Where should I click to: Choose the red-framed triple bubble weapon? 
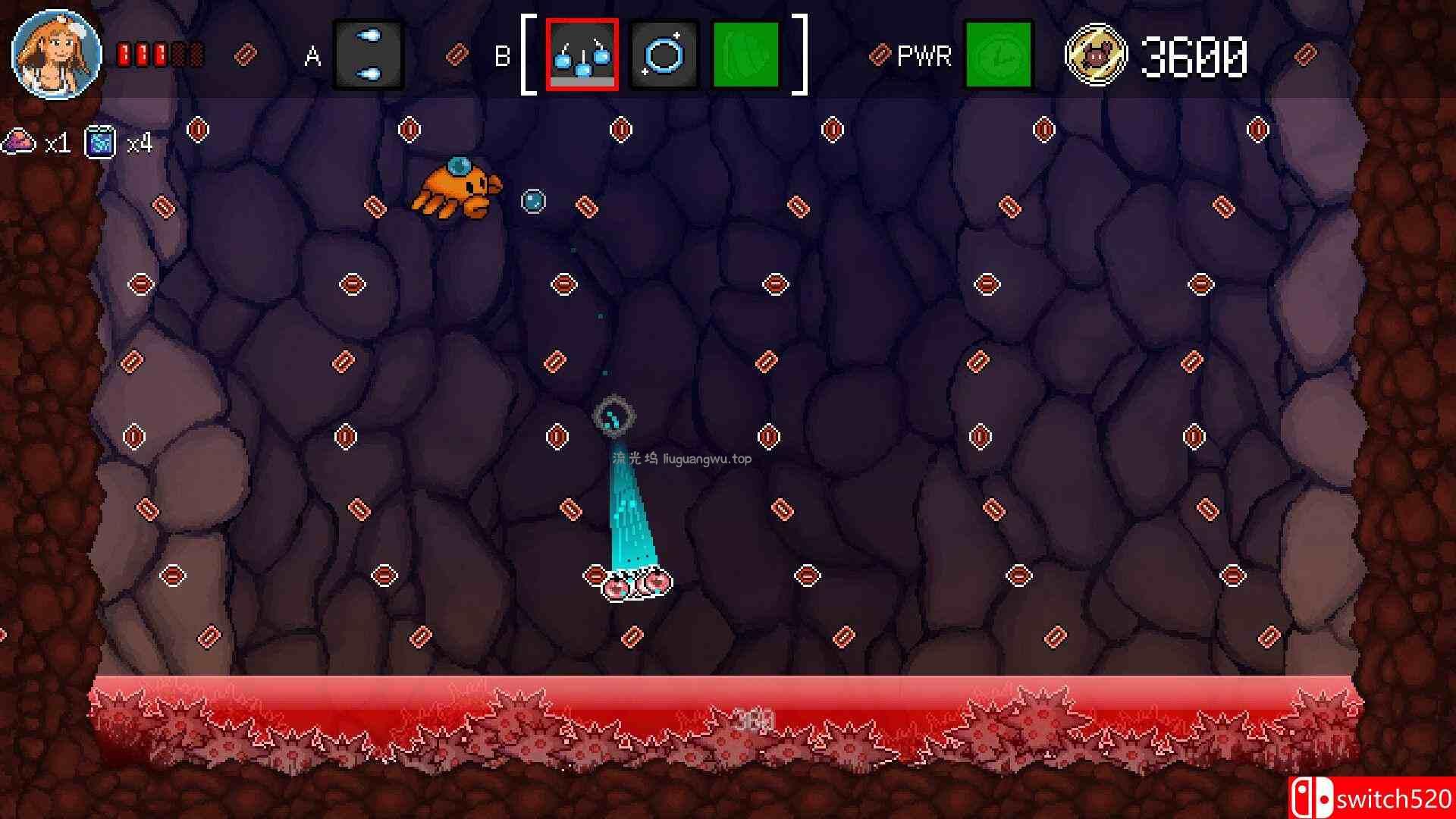point(582,55)
